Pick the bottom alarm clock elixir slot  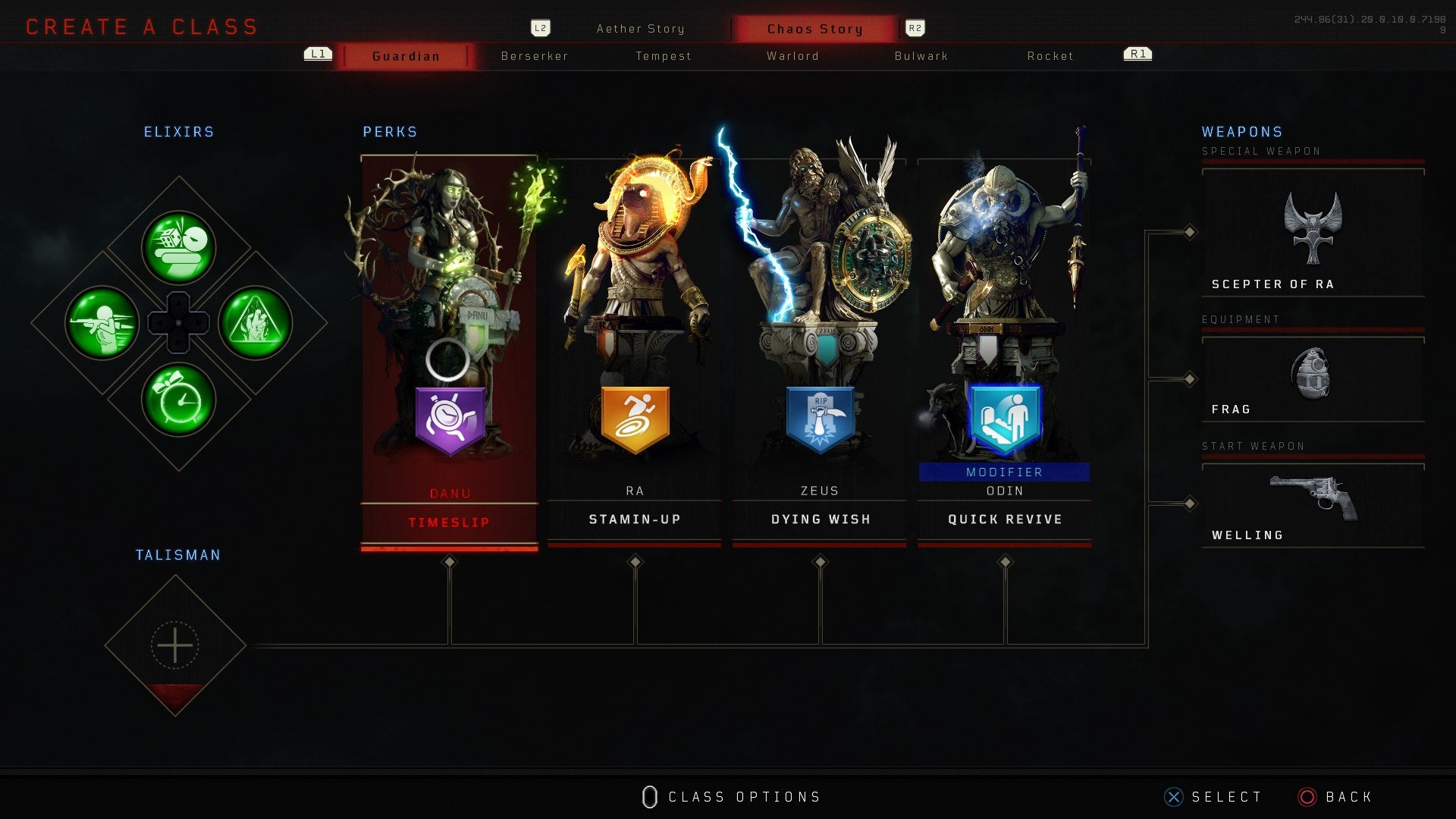(x=179, y=400)
